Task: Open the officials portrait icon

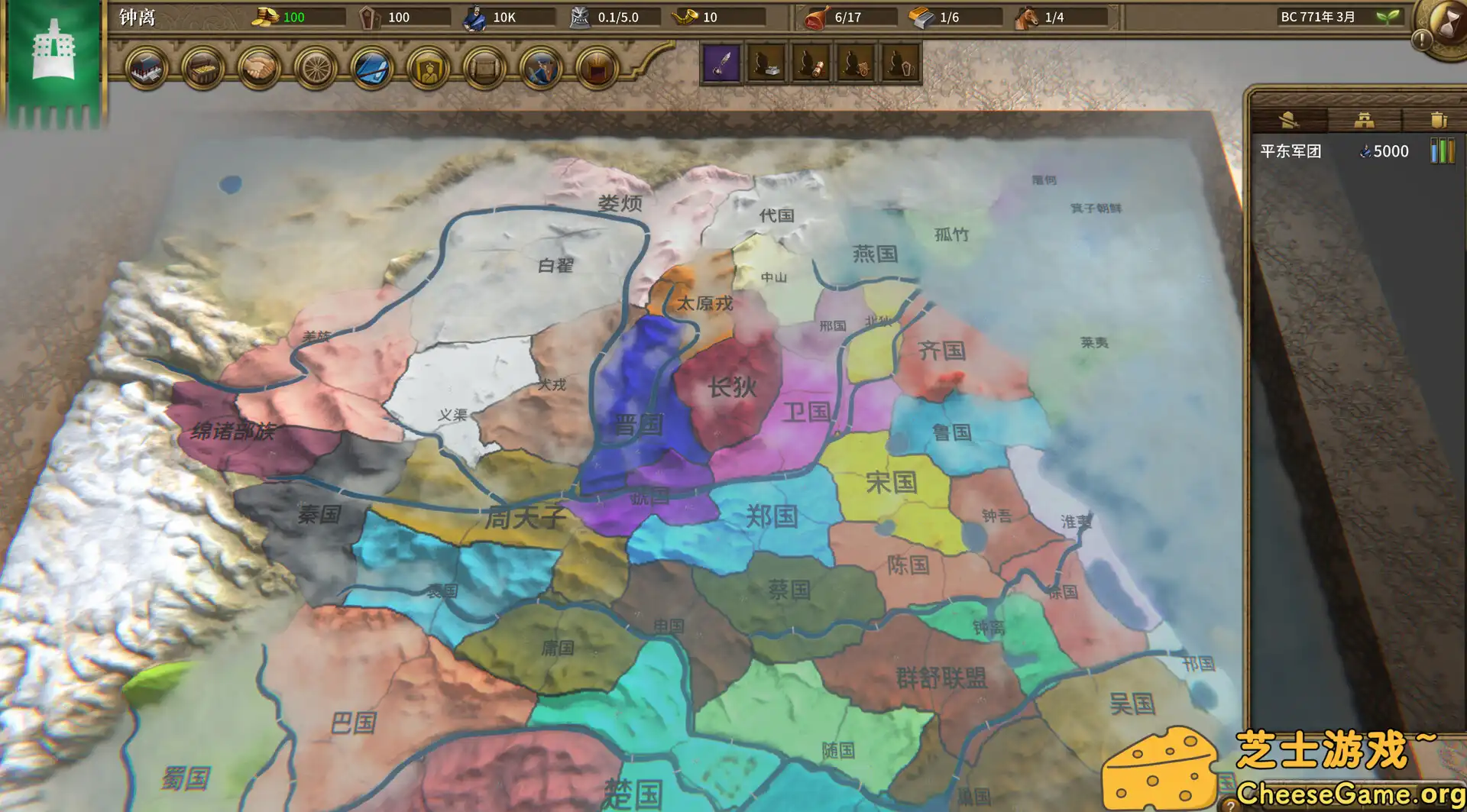Action: click(x=429, y=68)
